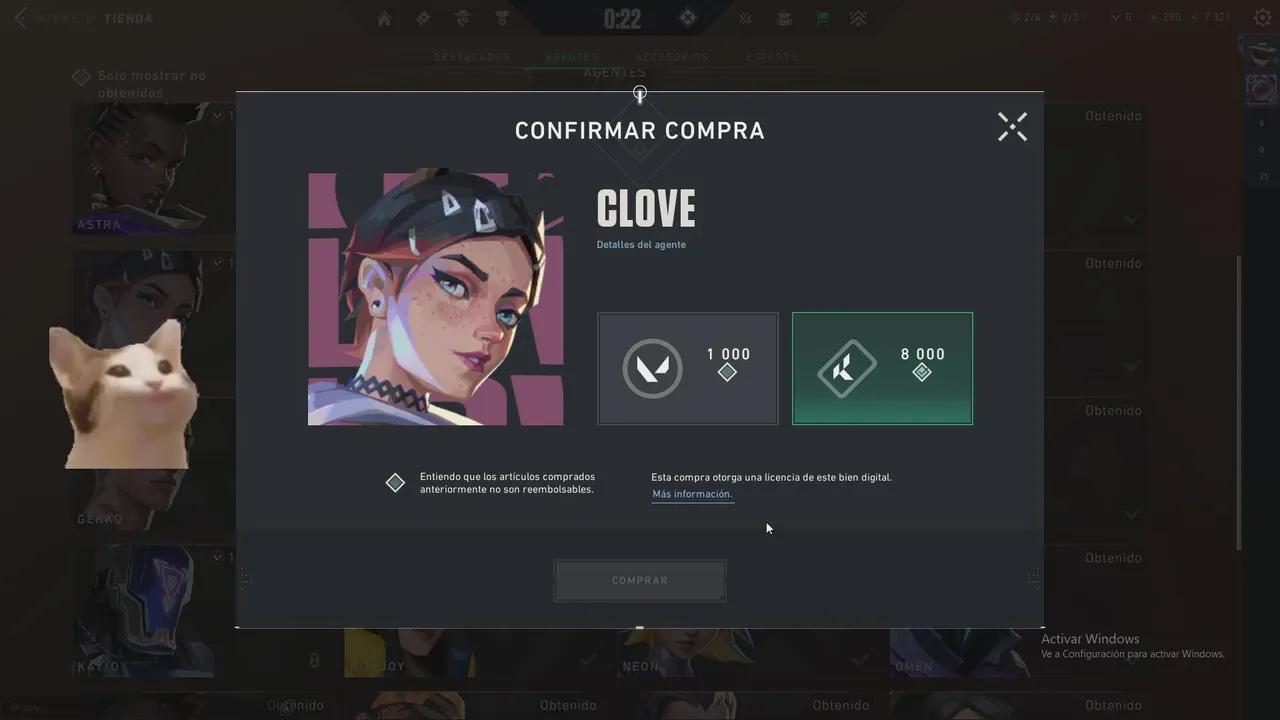Open the Más información link
Screen dimensions: 1280x720
[692, 493]
